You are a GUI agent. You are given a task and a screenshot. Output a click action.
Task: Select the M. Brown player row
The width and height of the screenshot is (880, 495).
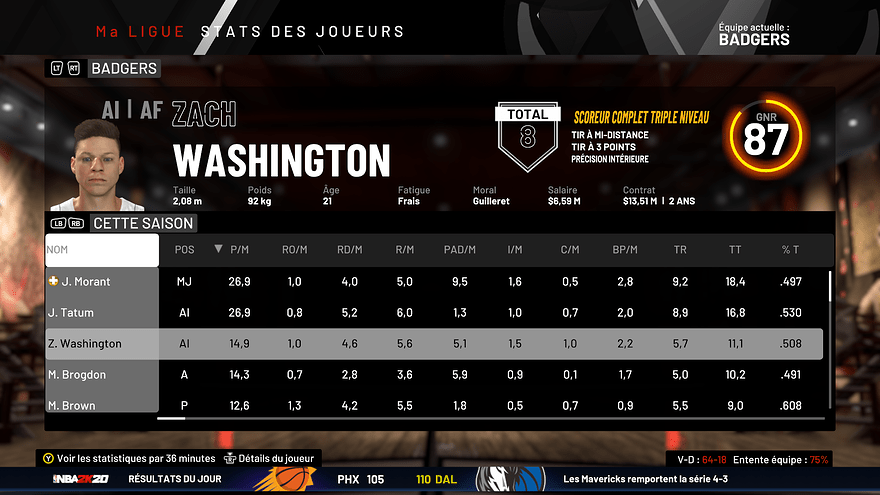pyautogui.click(x=101, y=405)
